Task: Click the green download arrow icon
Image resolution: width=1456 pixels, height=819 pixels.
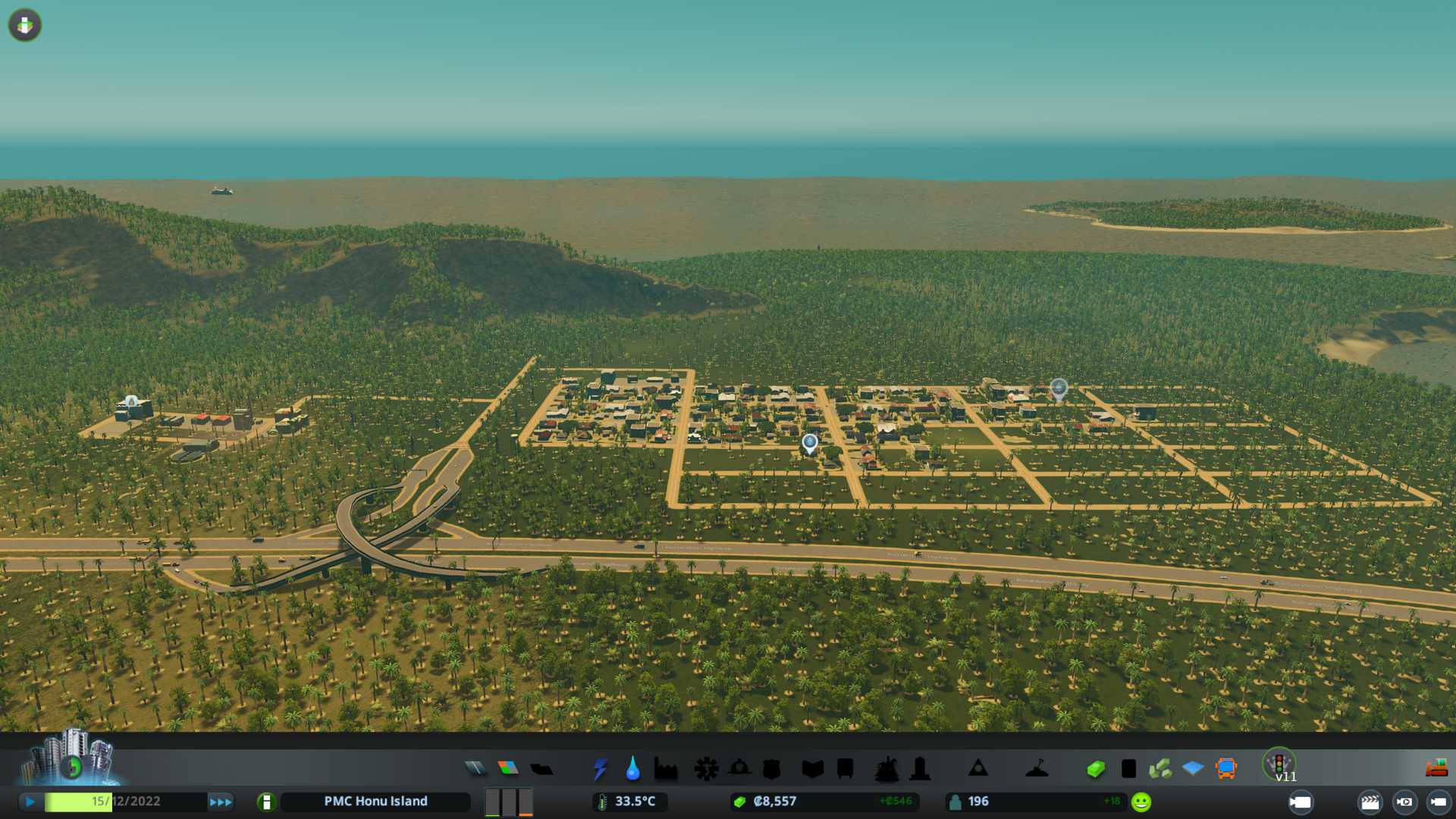Action: click(25, 25)
